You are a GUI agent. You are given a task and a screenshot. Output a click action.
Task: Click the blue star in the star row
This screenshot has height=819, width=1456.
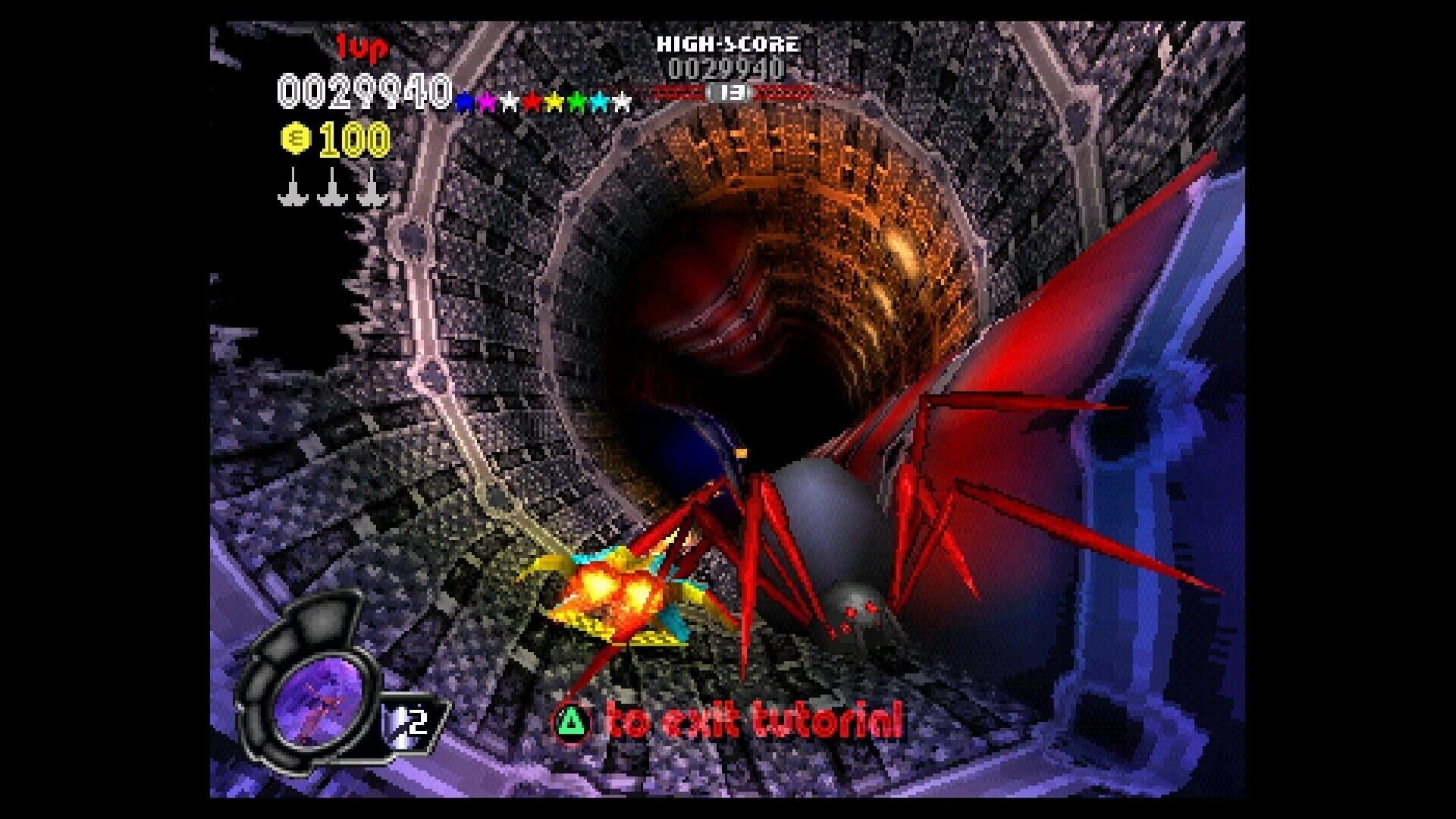click(464, 100)
